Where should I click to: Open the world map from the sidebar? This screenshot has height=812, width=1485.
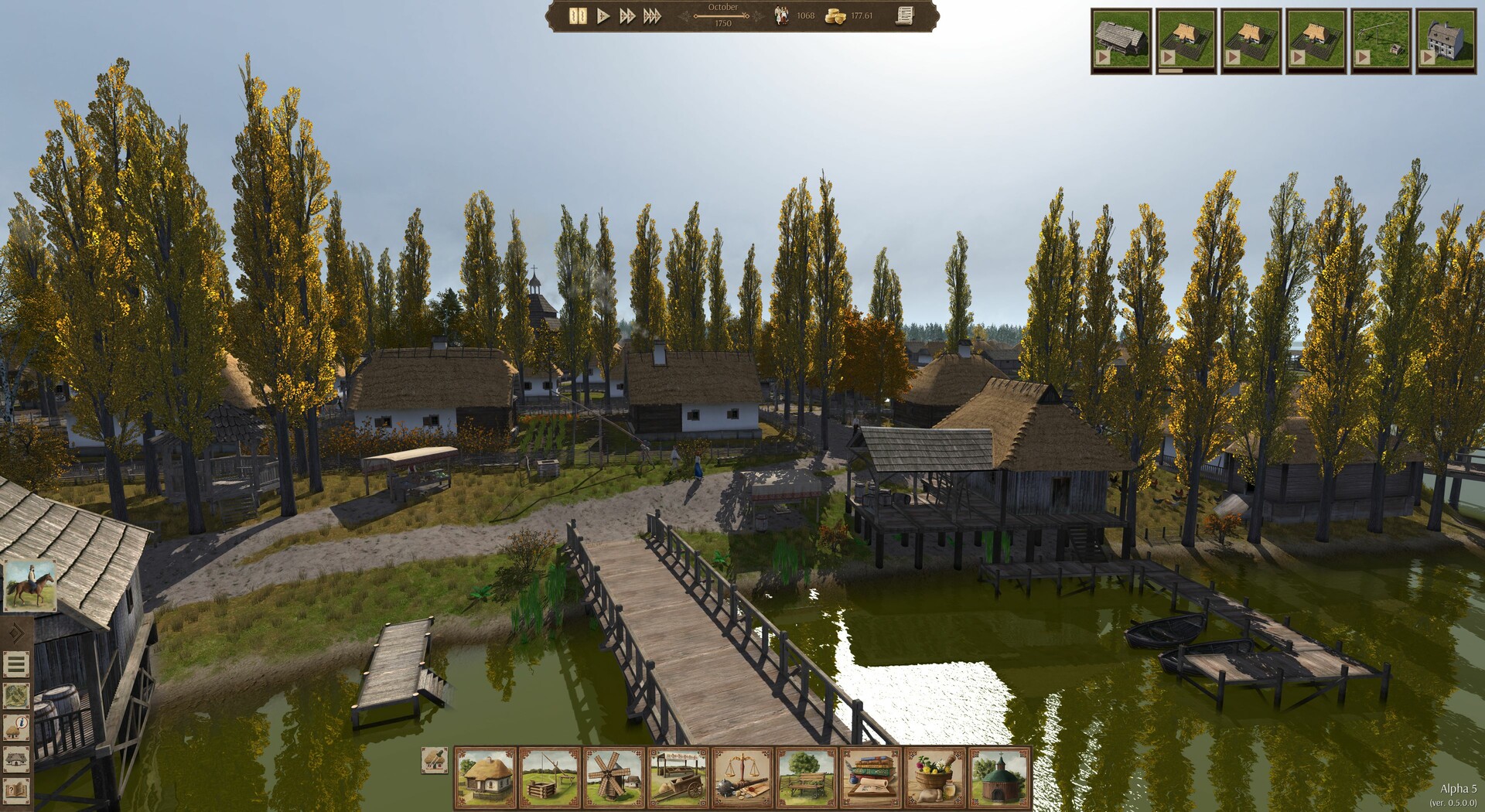click(x=17, y=696)
